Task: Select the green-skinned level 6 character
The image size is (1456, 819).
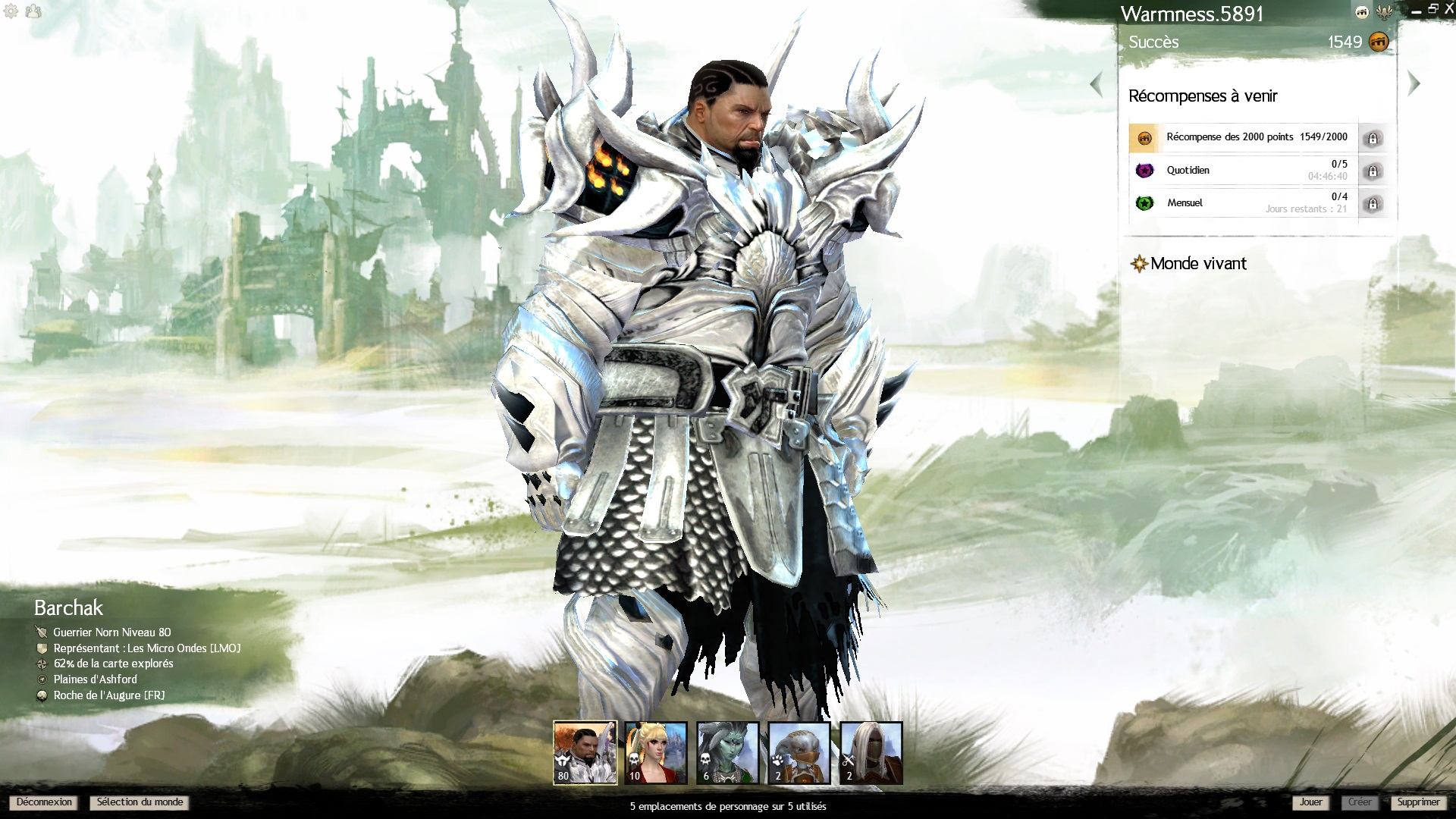Action: tap(727, 752)
